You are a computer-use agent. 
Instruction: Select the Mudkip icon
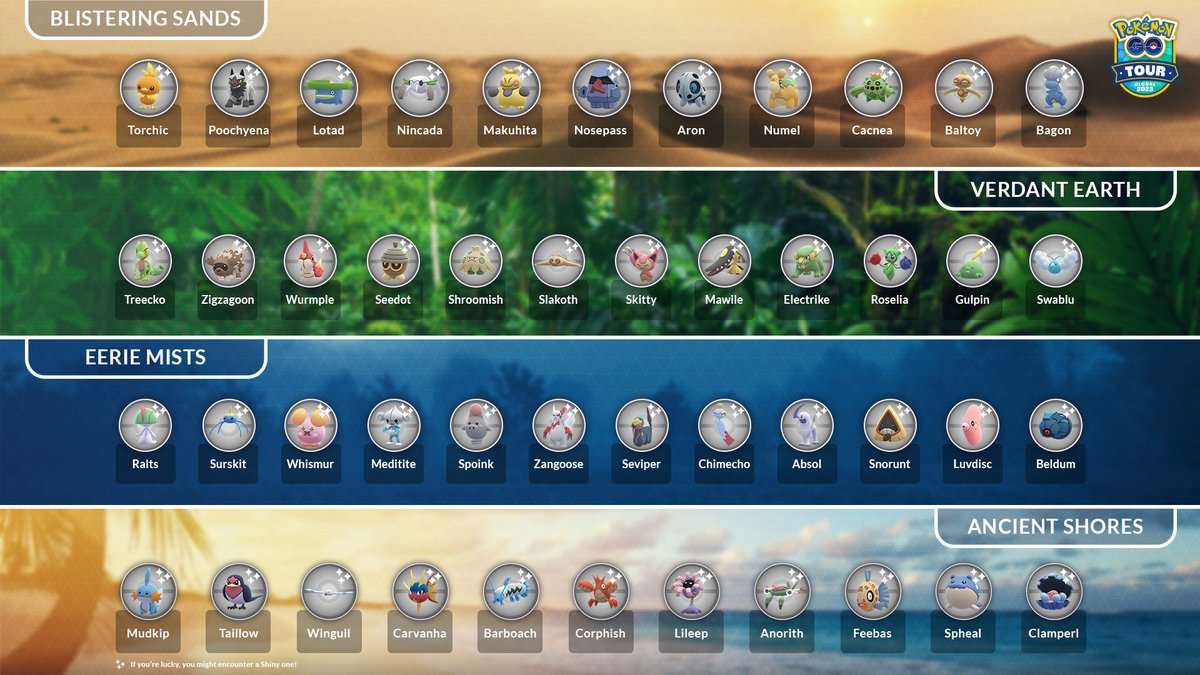[148, 590]
